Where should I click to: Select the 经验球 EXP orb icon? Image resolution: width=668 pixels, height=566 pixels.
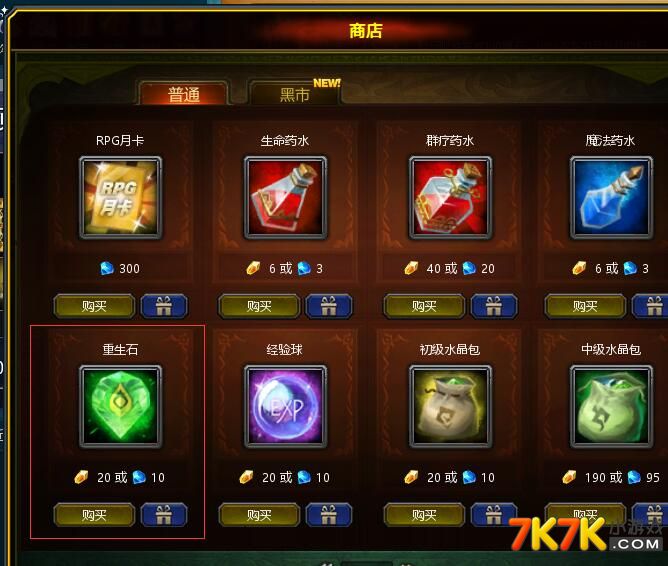click(x=285, y=405)
